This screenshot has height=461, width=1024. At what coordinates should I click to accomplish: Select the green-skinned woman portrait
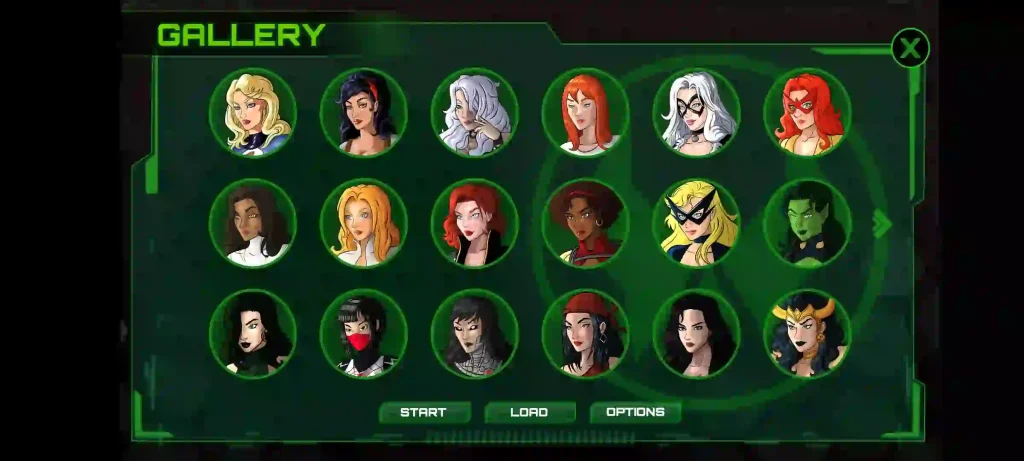coord(807,223)
